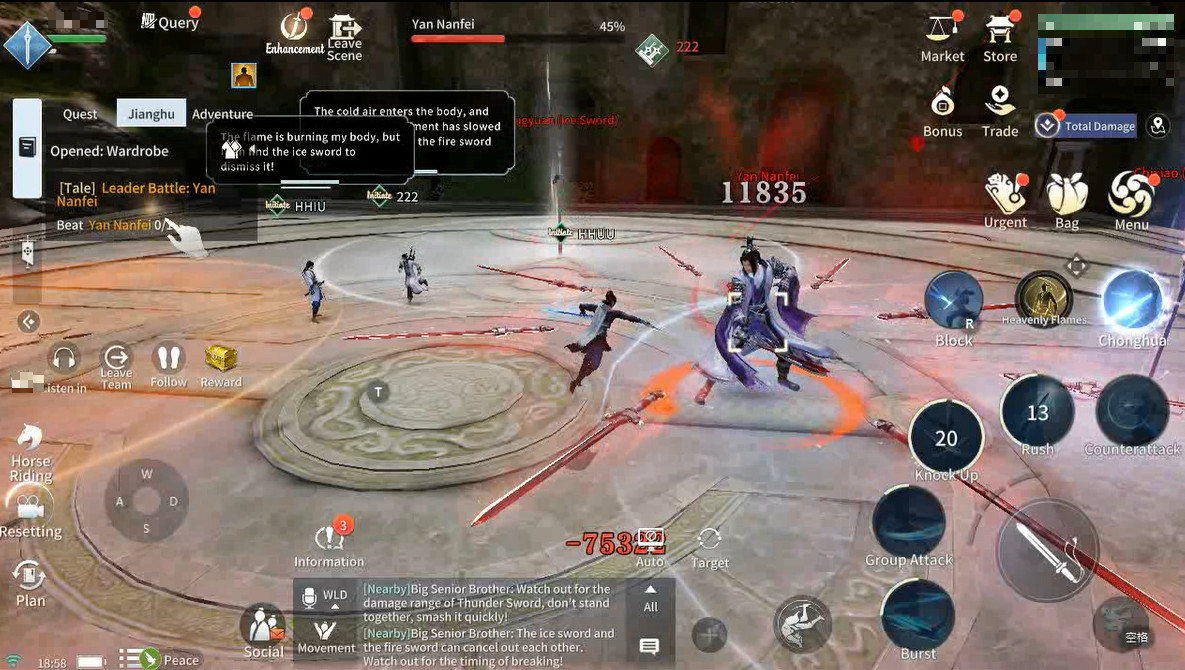
Task: Open the Social panel
Action: (x=263, y=630)
